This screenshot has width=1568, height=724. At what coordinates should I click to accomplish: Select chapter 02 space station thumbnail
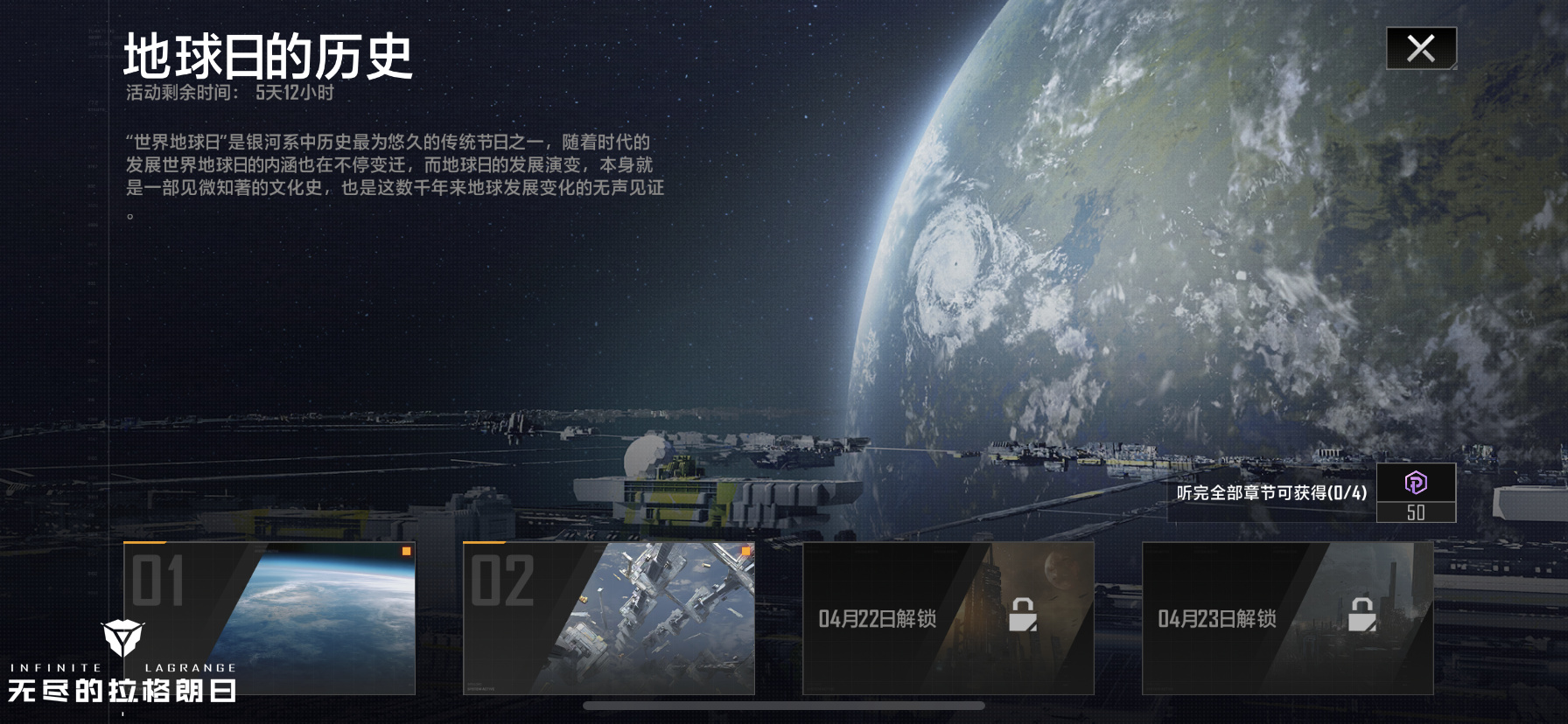(609, 618)
